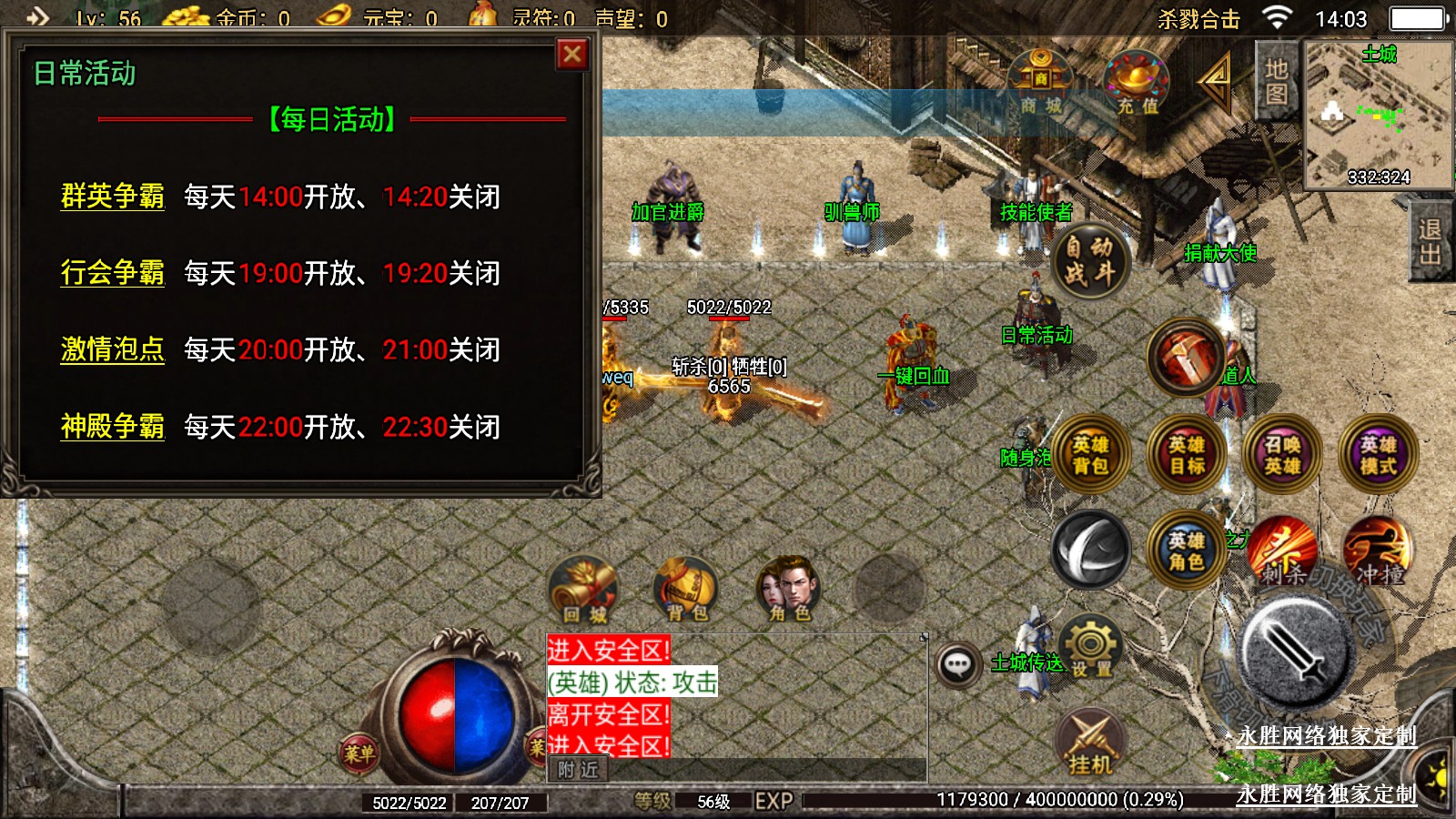The height and width of the screenshot is (819, 1456).
Task: Close the daily activities panel
Action: [572, 55]
